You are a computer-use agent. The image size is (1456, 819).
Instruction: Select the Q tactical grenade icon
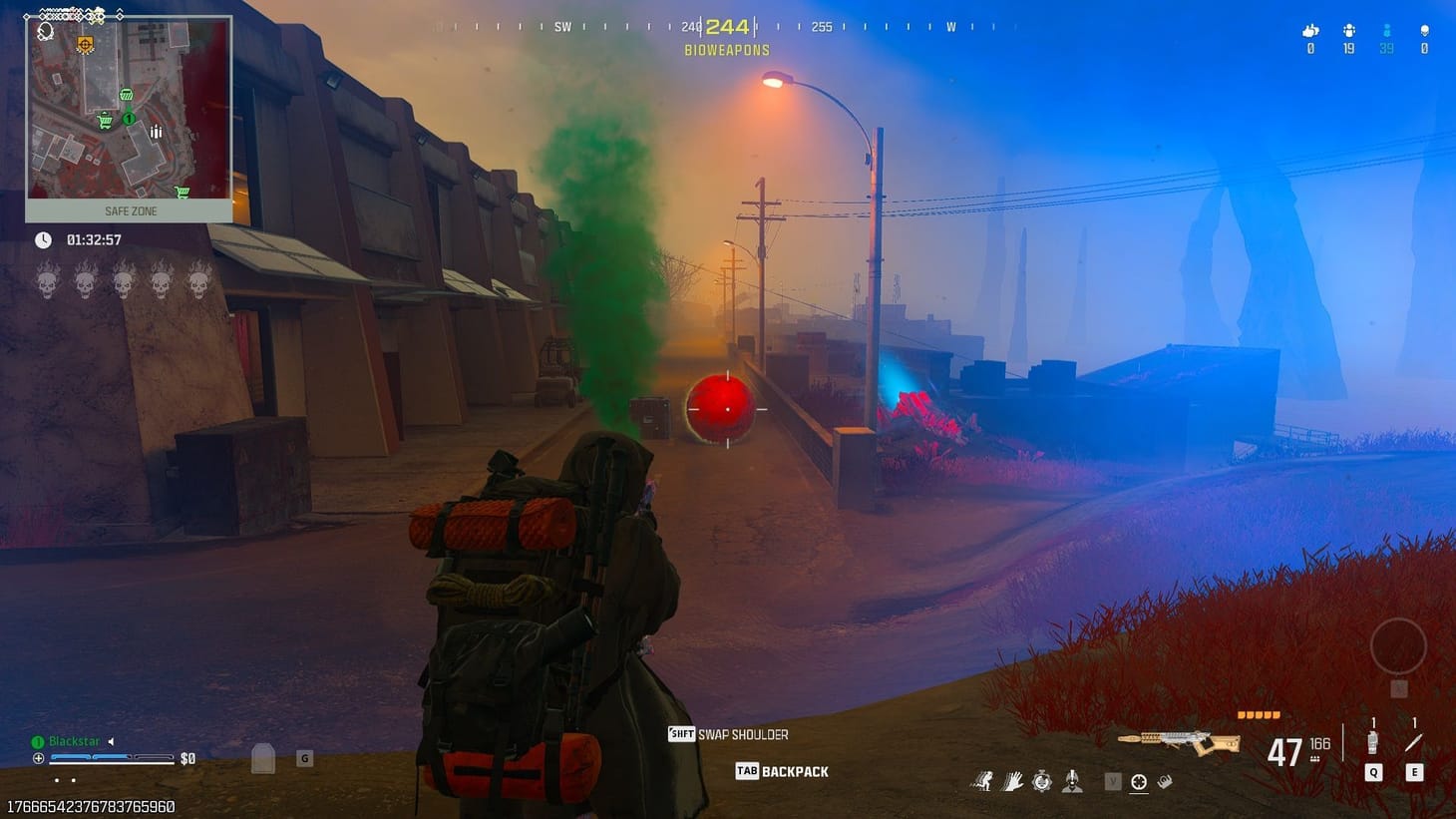pos(1372,742)
